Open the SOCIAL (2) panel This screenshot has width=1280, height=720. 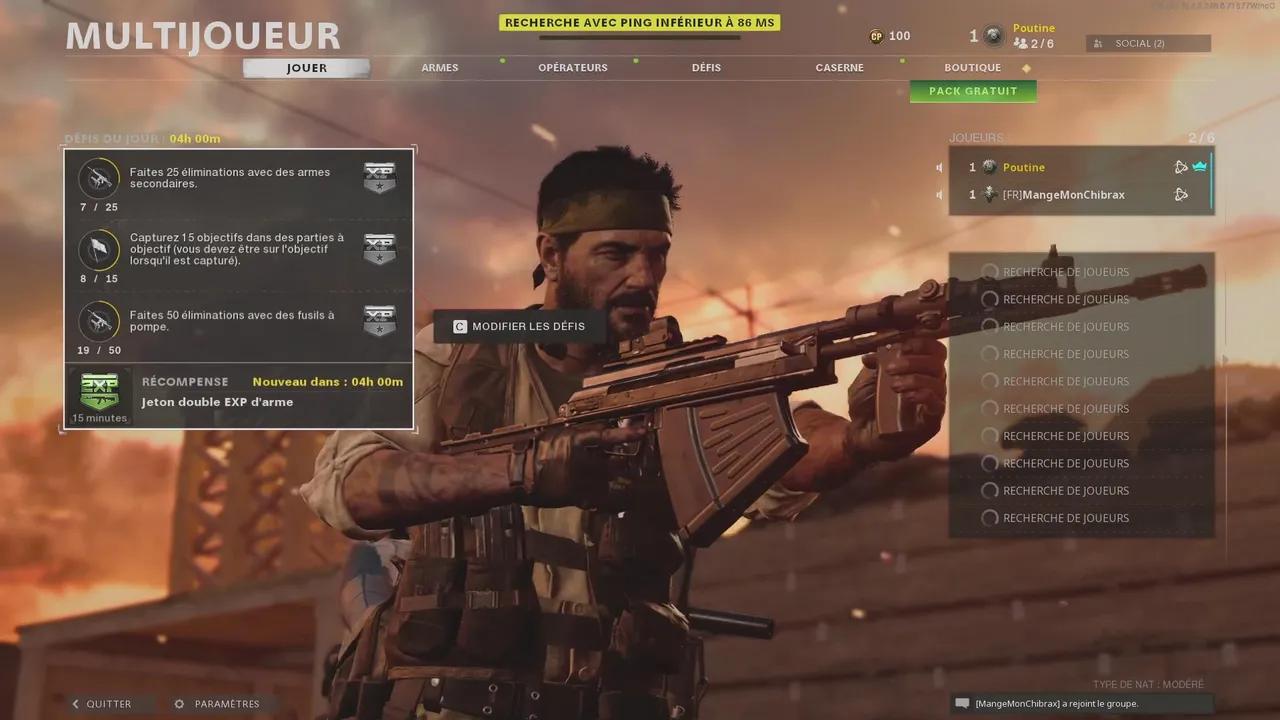tap(1147, 43)
